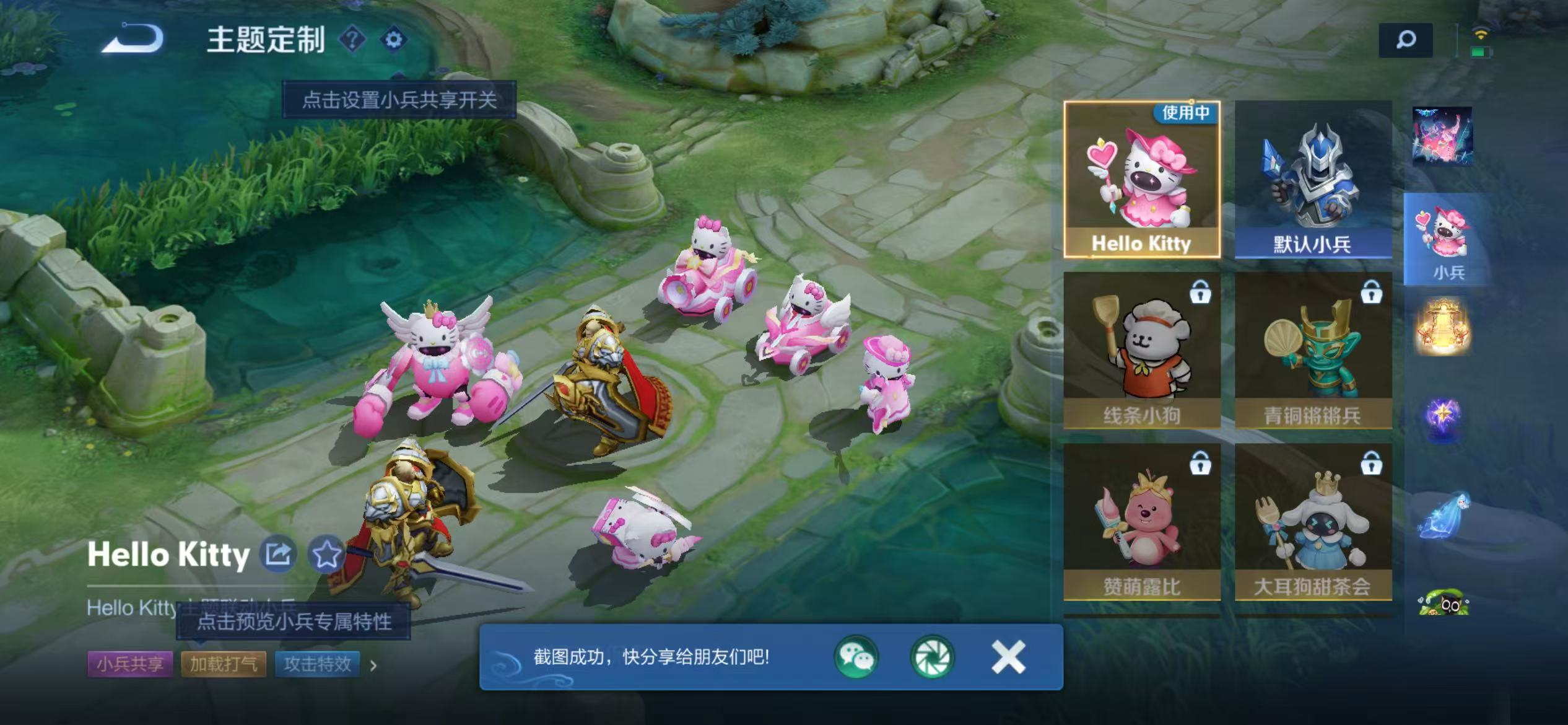This screenshot has height=725, width=1568.
Task: Click the 攻击特效 attack effects button
Action: click(318, 663)
